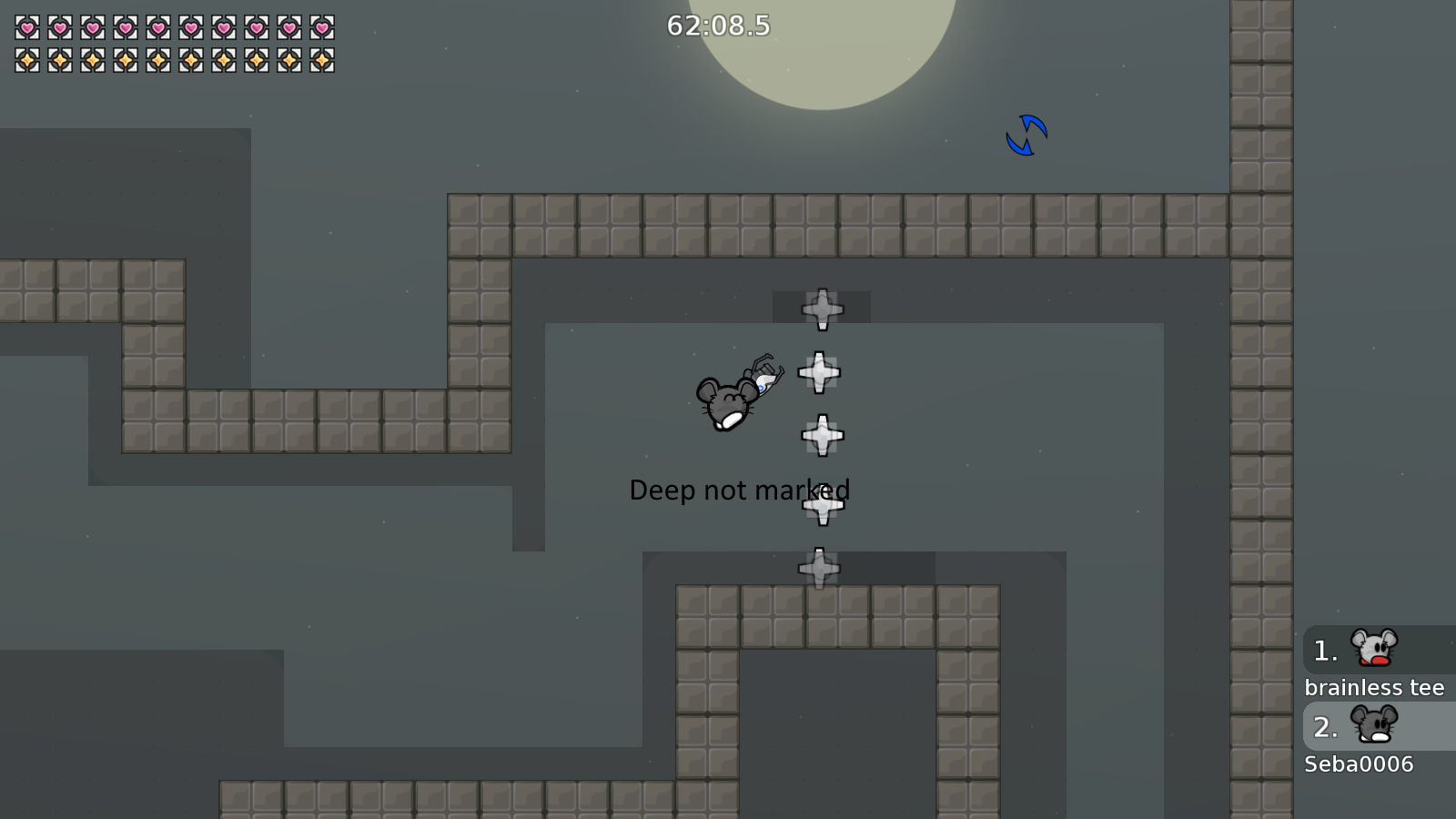Viewport: 1456px width, 819px height.
Task: Click the middle heart of the health row
Action: coord(157,27)
